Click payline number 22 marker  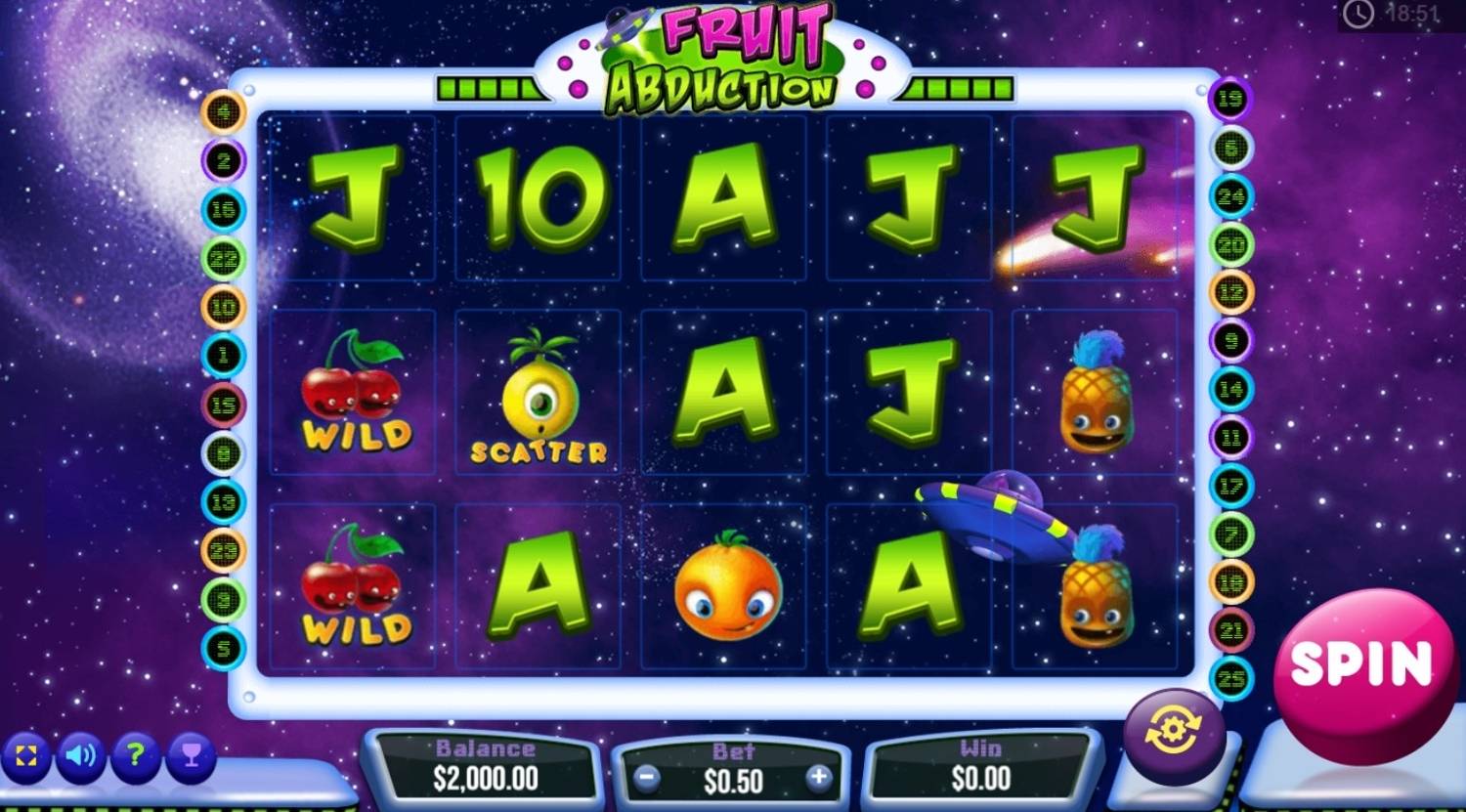tap(224, 259)
